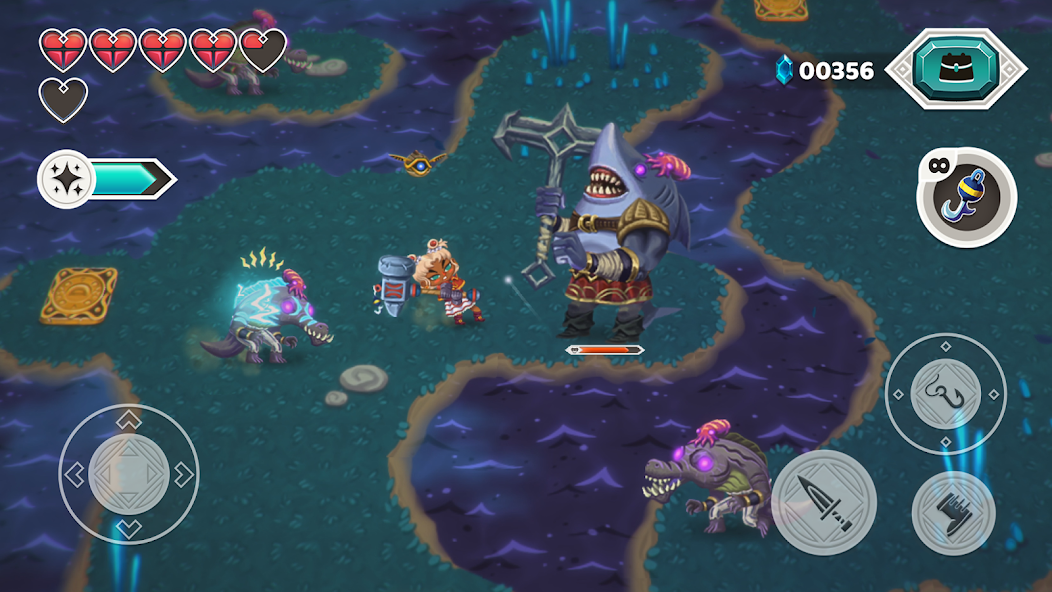Tap the sword attack button
The width and height of the screenshot is (1052, 592).
click(x=823, y=502)
